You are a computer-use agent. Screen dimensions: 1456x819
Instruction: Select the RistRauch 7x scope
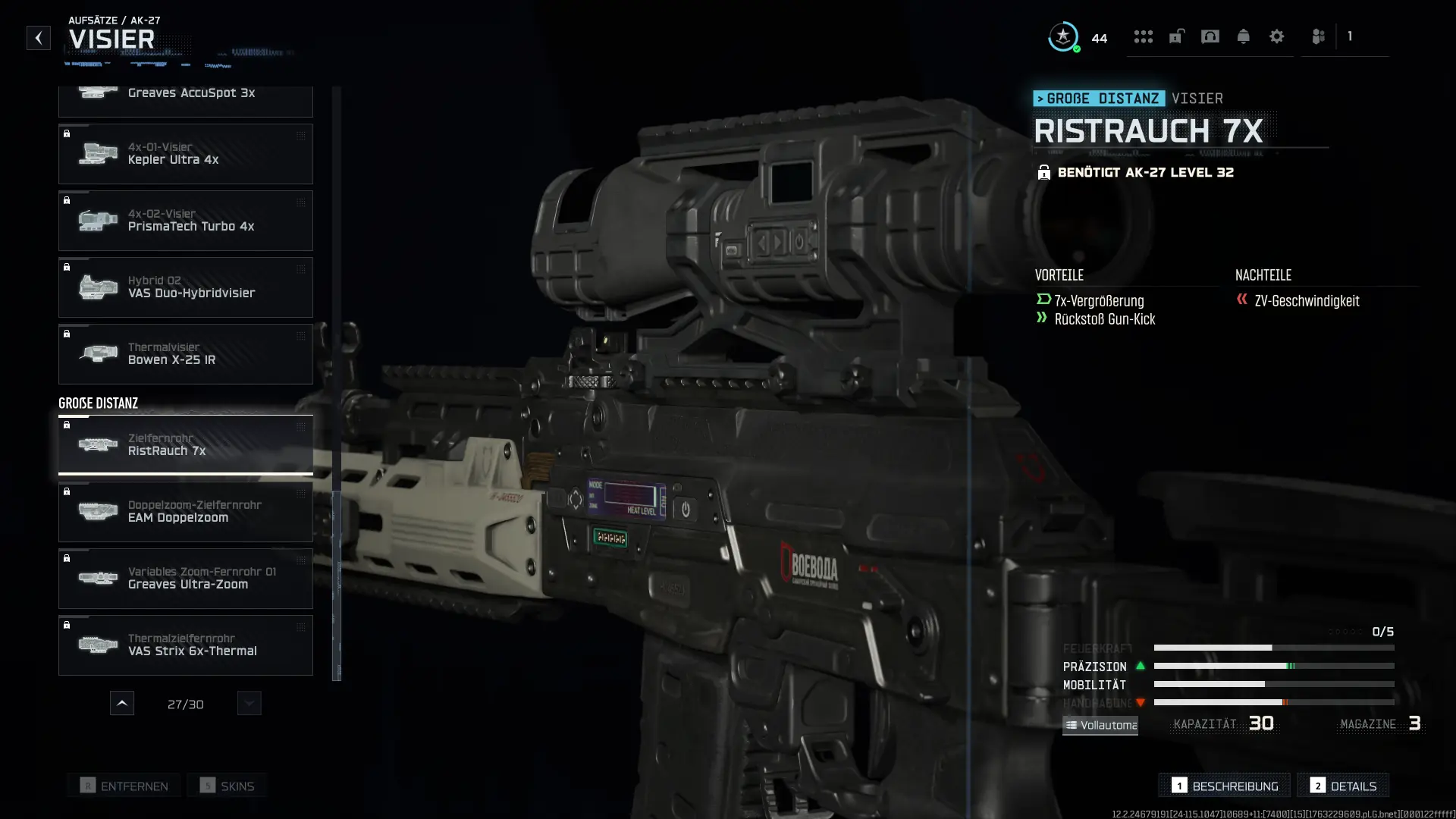185,445
